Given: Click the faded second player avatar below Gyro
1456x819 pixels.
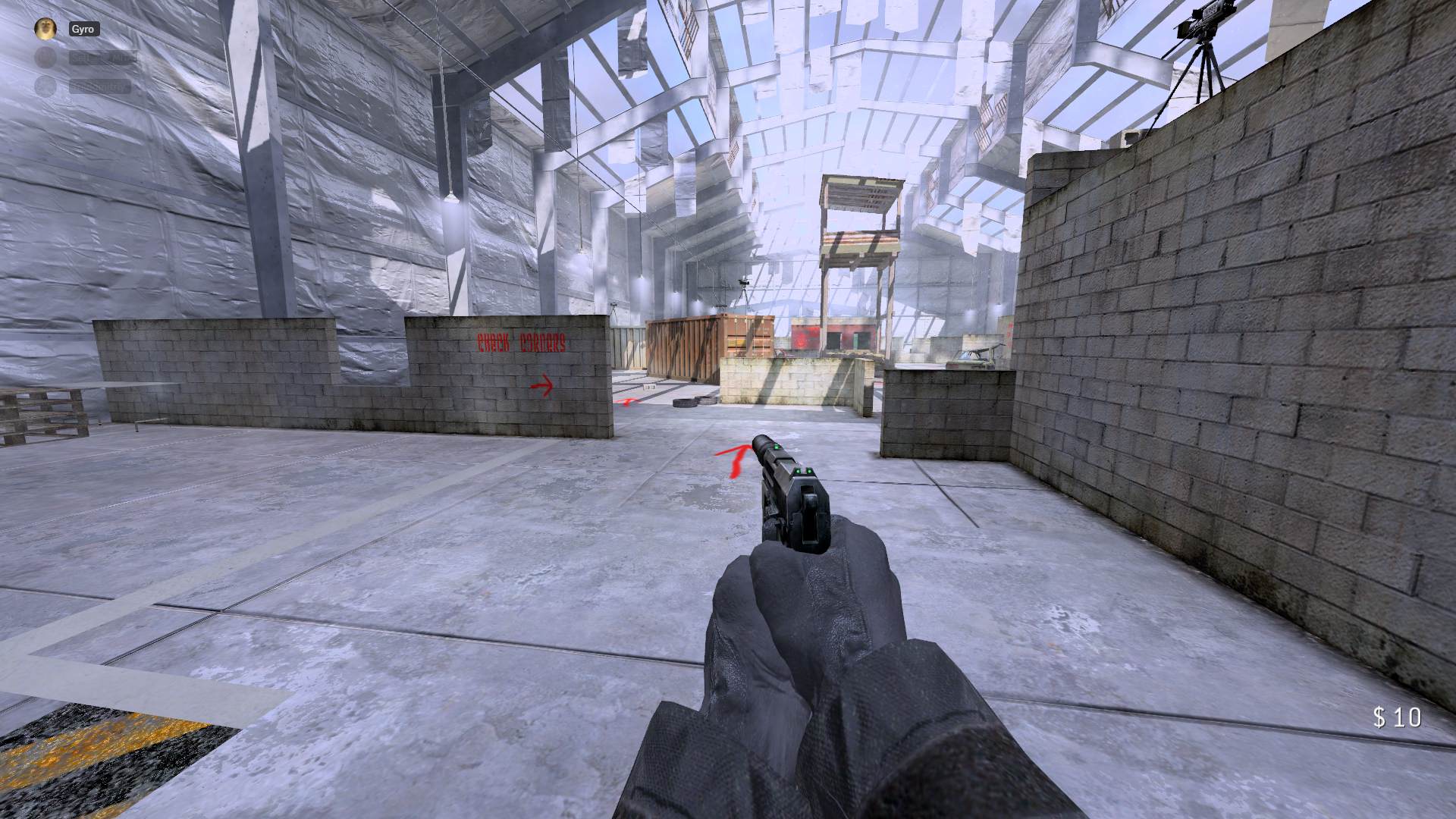Looking at the screenshot, I should coord(44,57).
